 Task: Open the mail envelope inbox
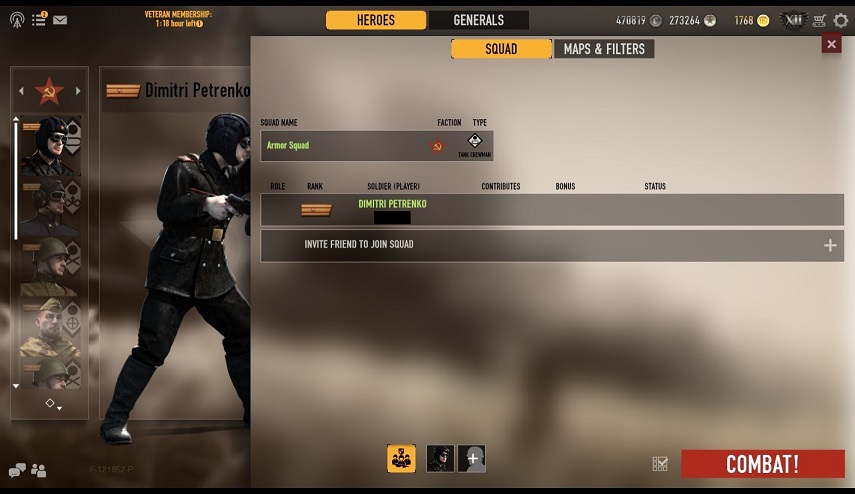coord(60,19)
